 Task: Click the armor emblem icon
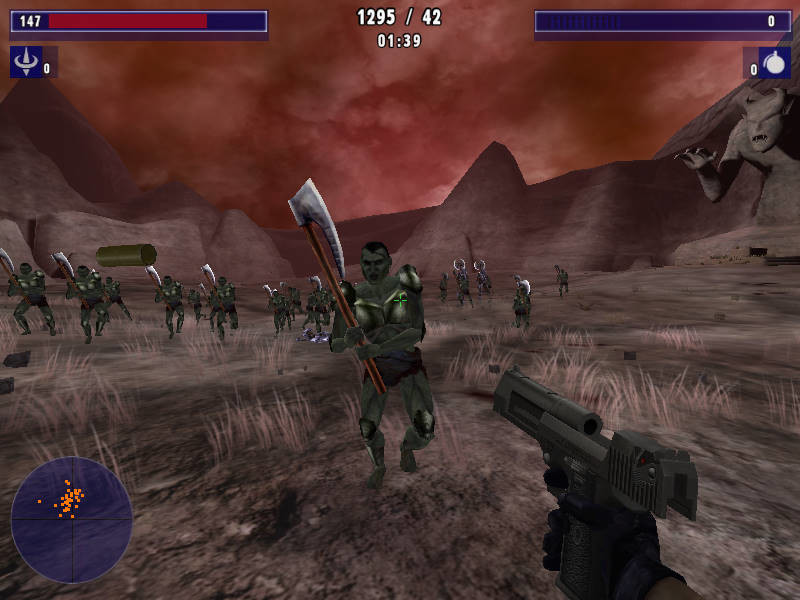click(x=24, y=63)
